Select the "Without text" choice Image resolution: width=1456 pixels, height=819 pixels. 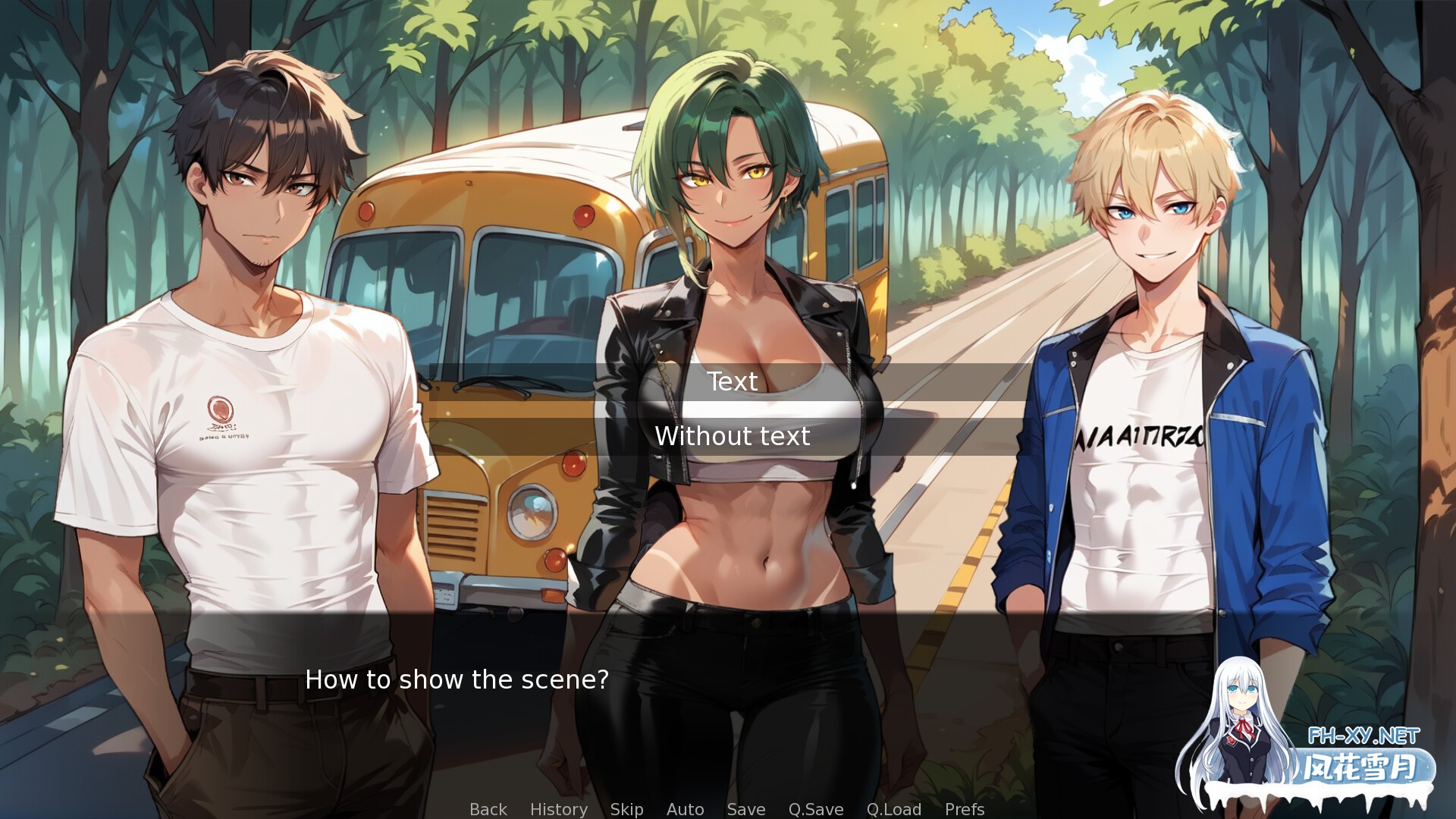point(732,436)
